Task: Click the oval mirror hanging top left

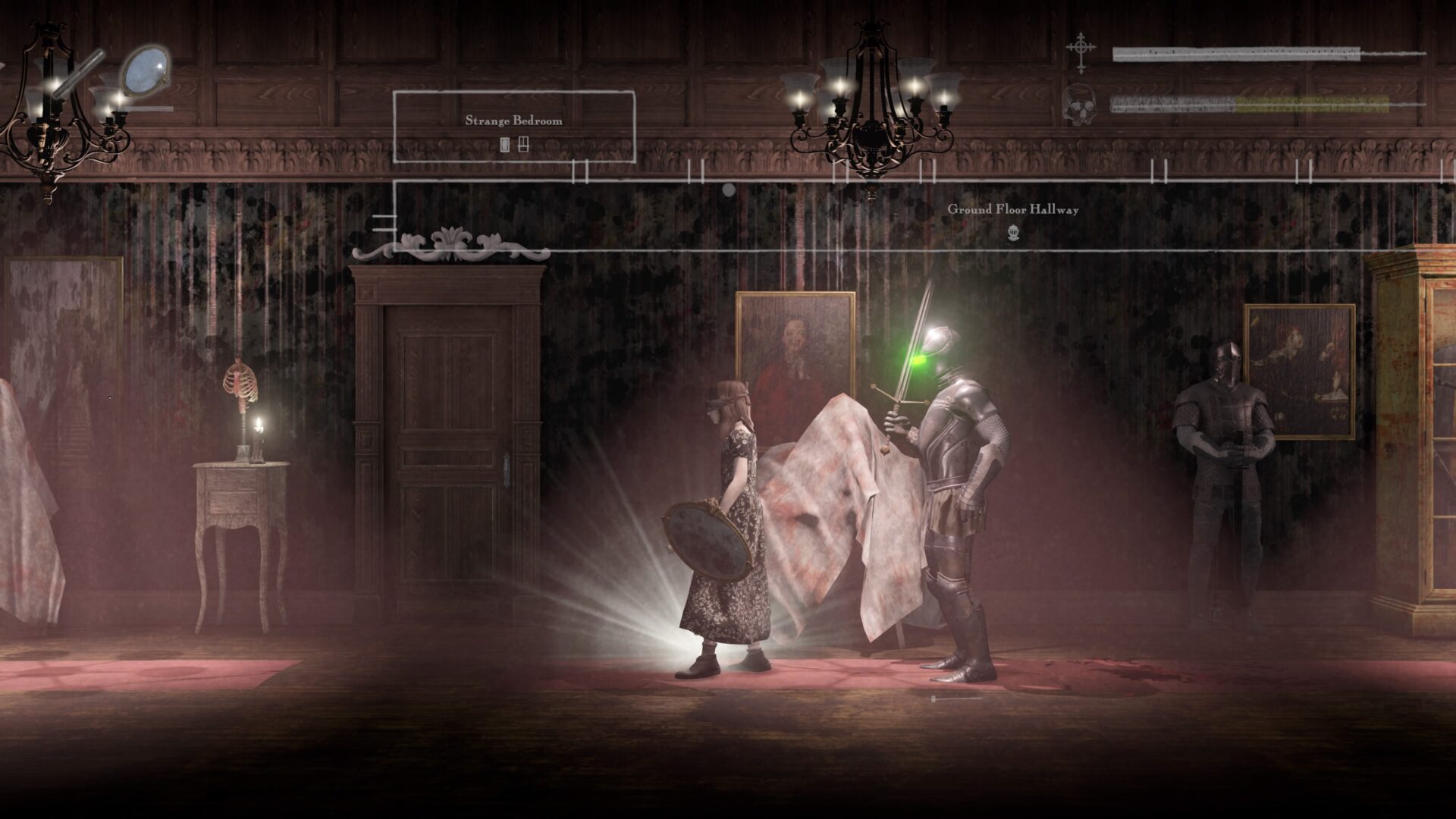Action: point(146,72)
